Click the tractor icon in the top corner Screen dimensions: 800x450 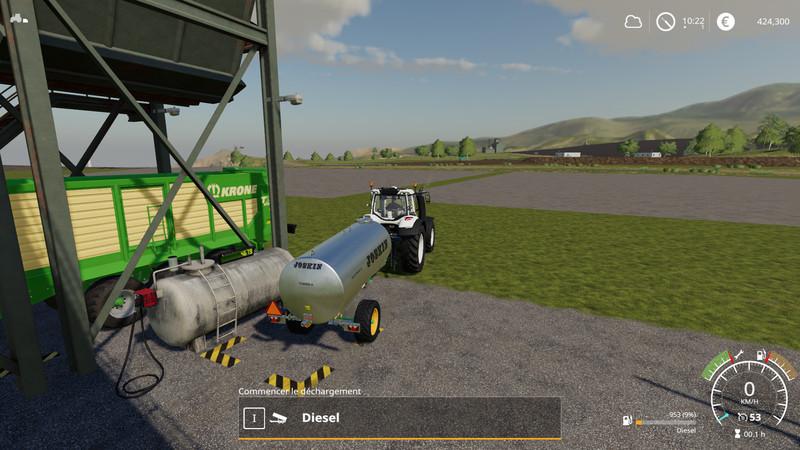(18, 17)
